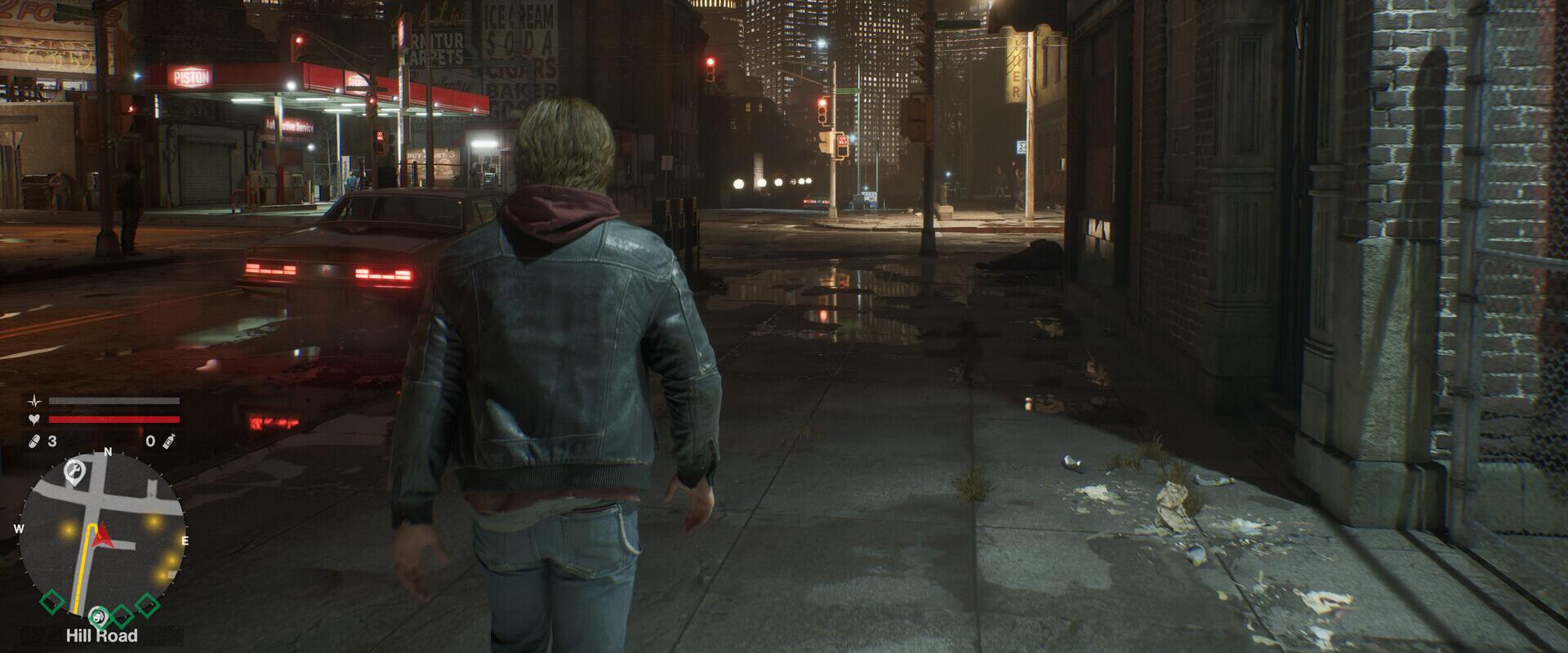Select the pill item icon
Screen dimensions: 1568x653
pos(34,442)
